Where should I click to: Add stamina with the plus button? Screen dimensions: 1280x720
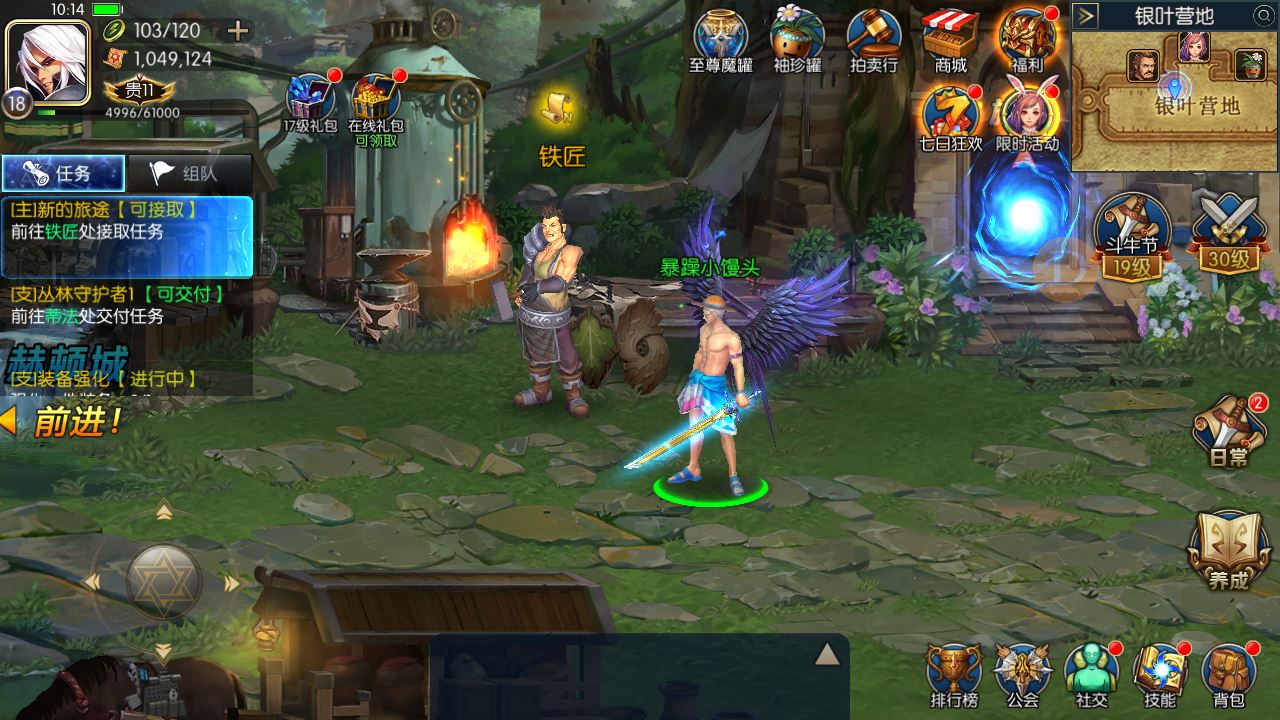tap(238, 31)
